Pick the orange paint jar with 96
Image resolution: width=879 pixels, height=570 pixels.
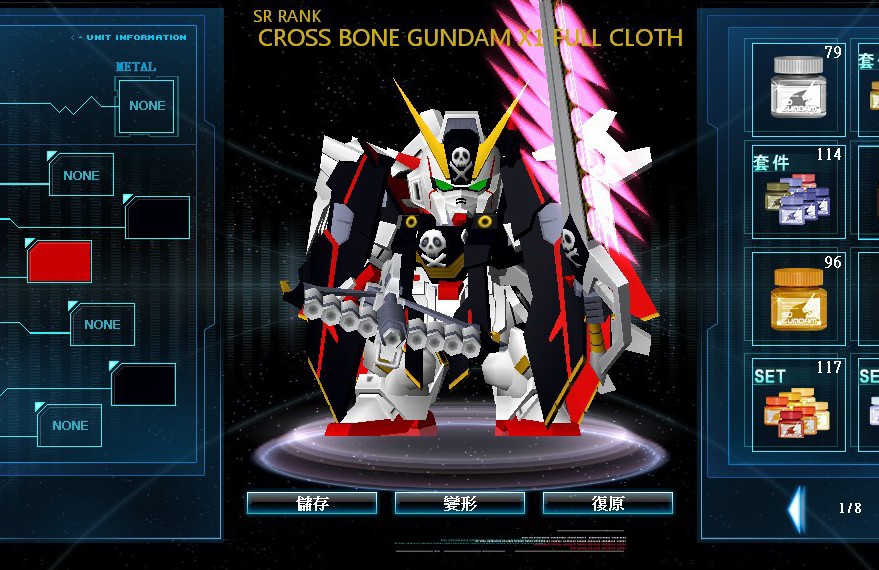(797, 296)
